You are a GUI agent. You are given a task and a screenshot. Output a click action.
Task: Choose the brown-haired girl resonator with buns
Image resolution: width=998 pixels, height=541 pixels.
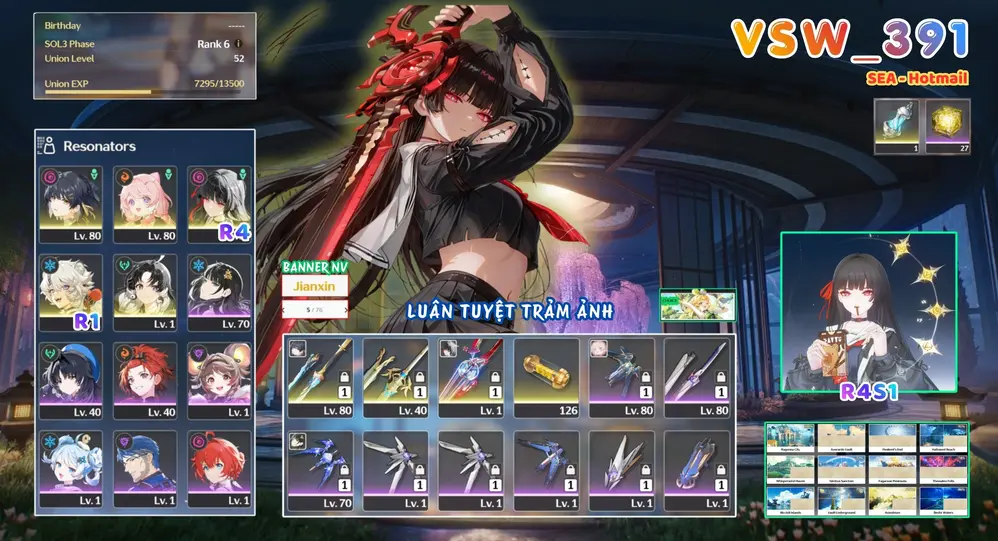[x=218, y=381]
